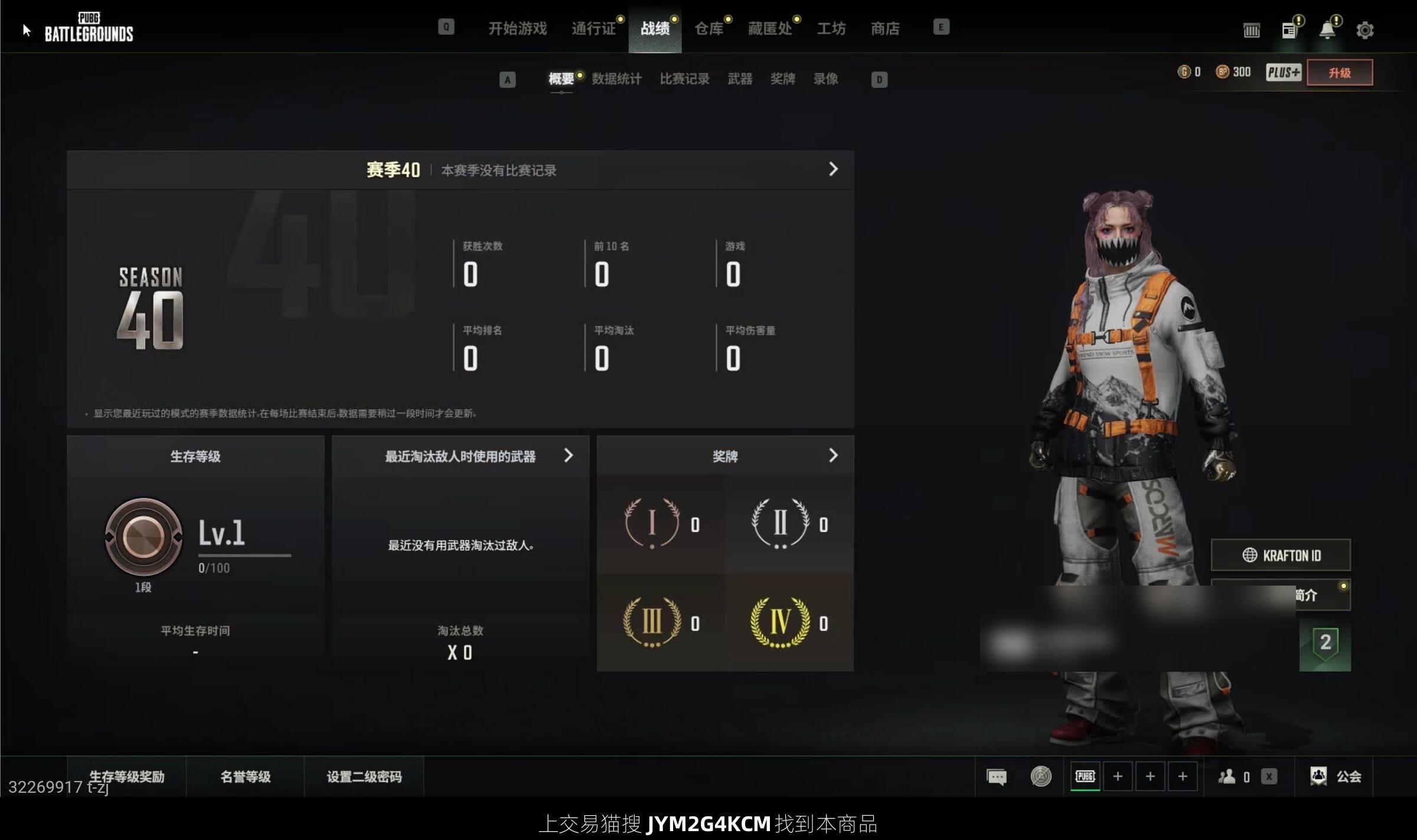Show the 比赛记录 match history
This screenshot has height=840, width=1417.
(x=684, y=79)
